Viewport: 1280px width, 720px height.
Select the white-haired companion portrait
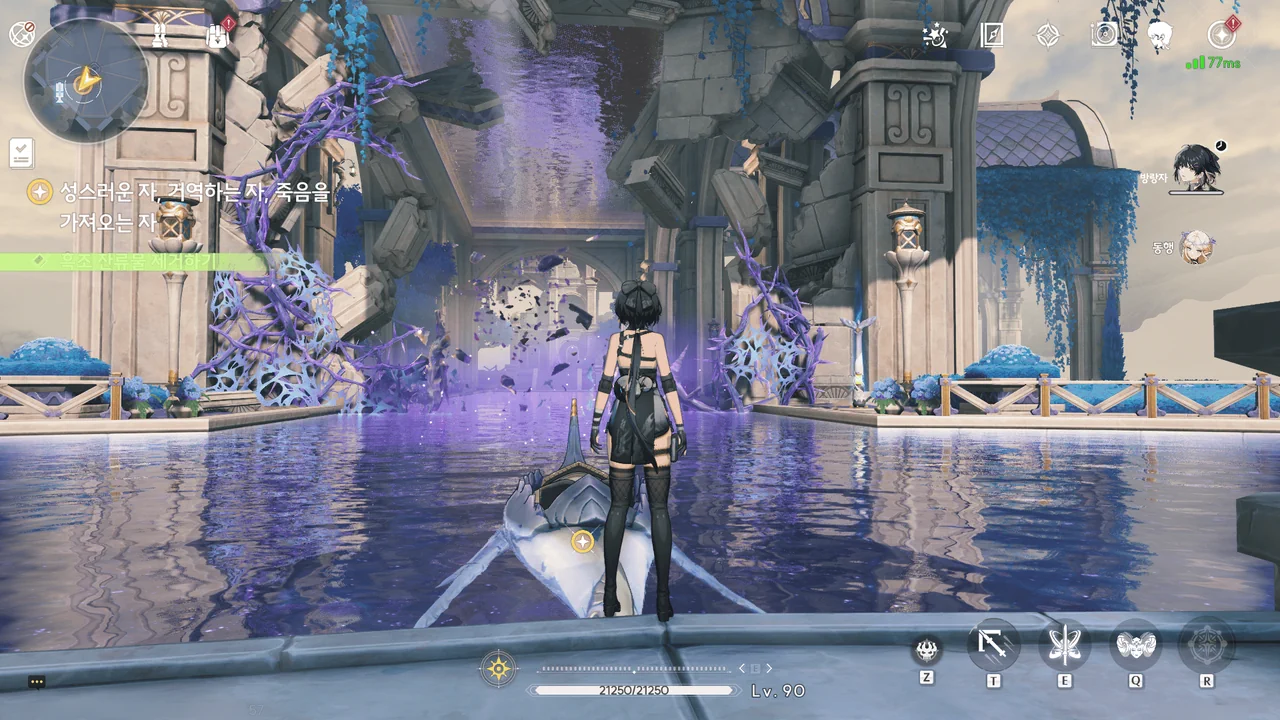pyautogui.click(x=1196, y=246)
